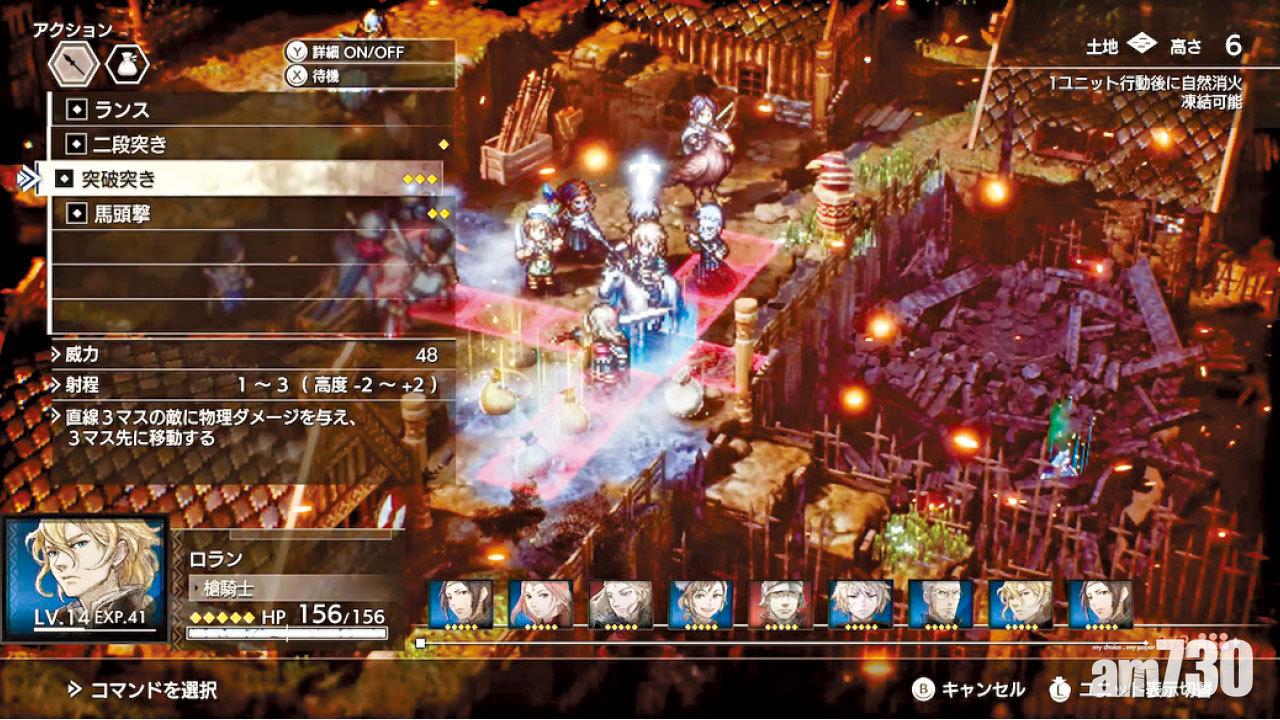This screenshot has height=720, width=1280.
Task: Pick the 馬頭撃 skill from the list
Action: pos(250,213)
